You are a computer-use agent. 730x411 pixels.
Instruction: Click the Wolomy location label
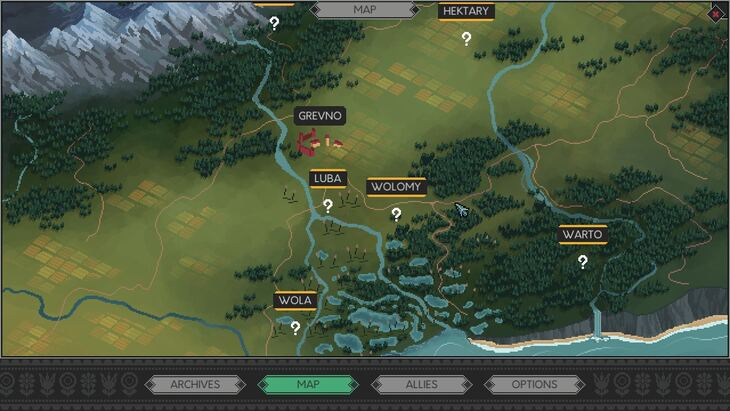(x=396, y=187)
